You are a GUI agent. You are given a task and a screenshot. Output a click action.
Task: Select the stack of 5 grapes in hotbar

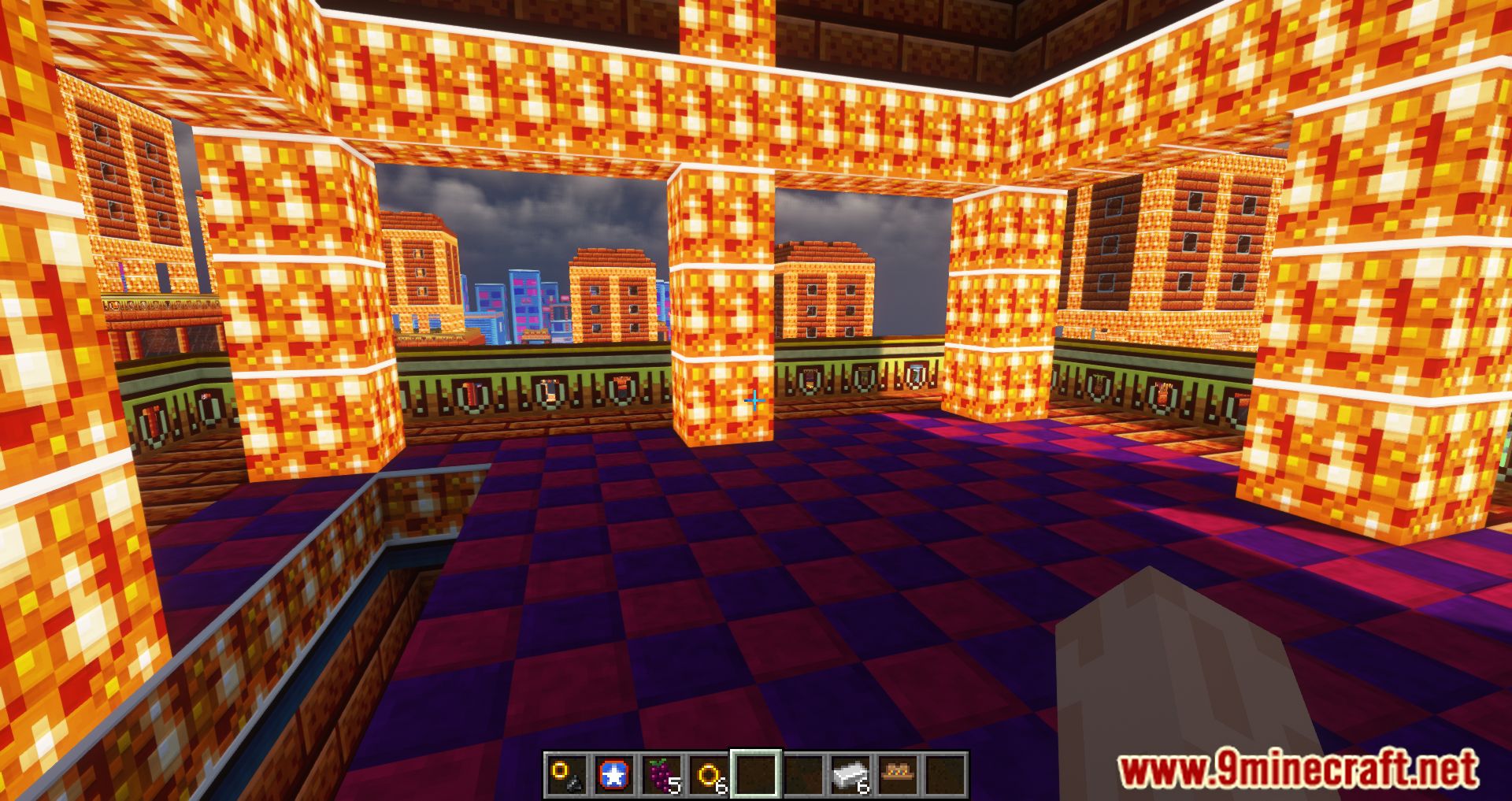coord(661,776)
